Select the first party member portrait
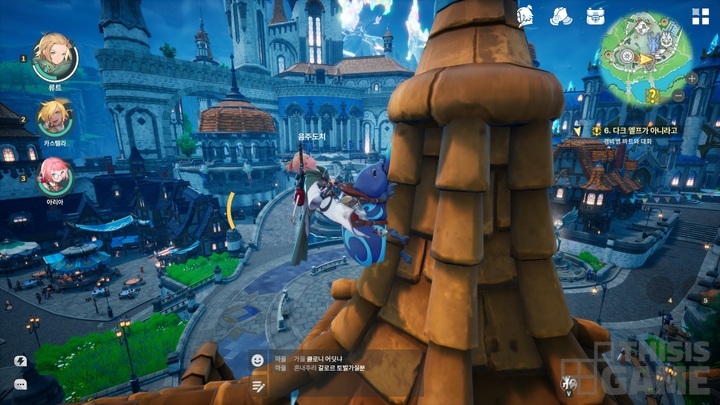This screenshot has width=720, height=405. [54, 56]
